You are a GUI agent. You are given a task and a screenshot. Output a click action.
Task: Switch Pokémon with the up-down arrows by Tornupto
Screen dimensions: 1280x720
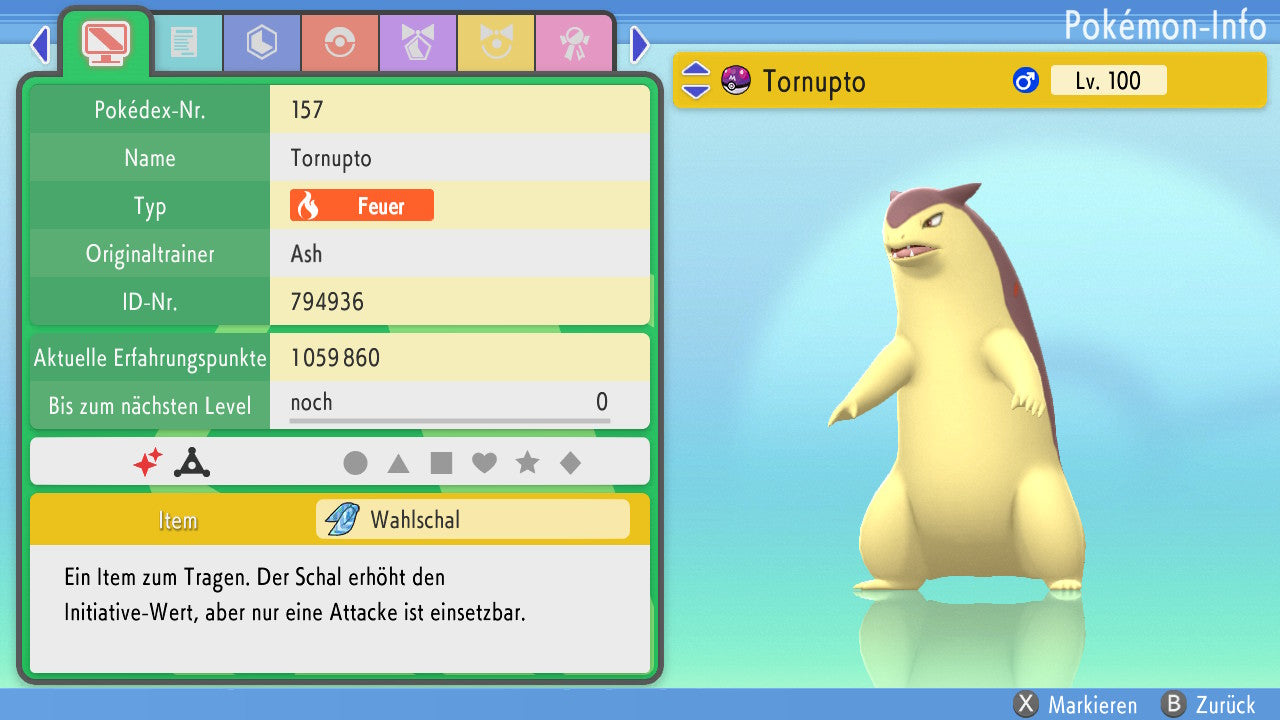click(695, 81)
